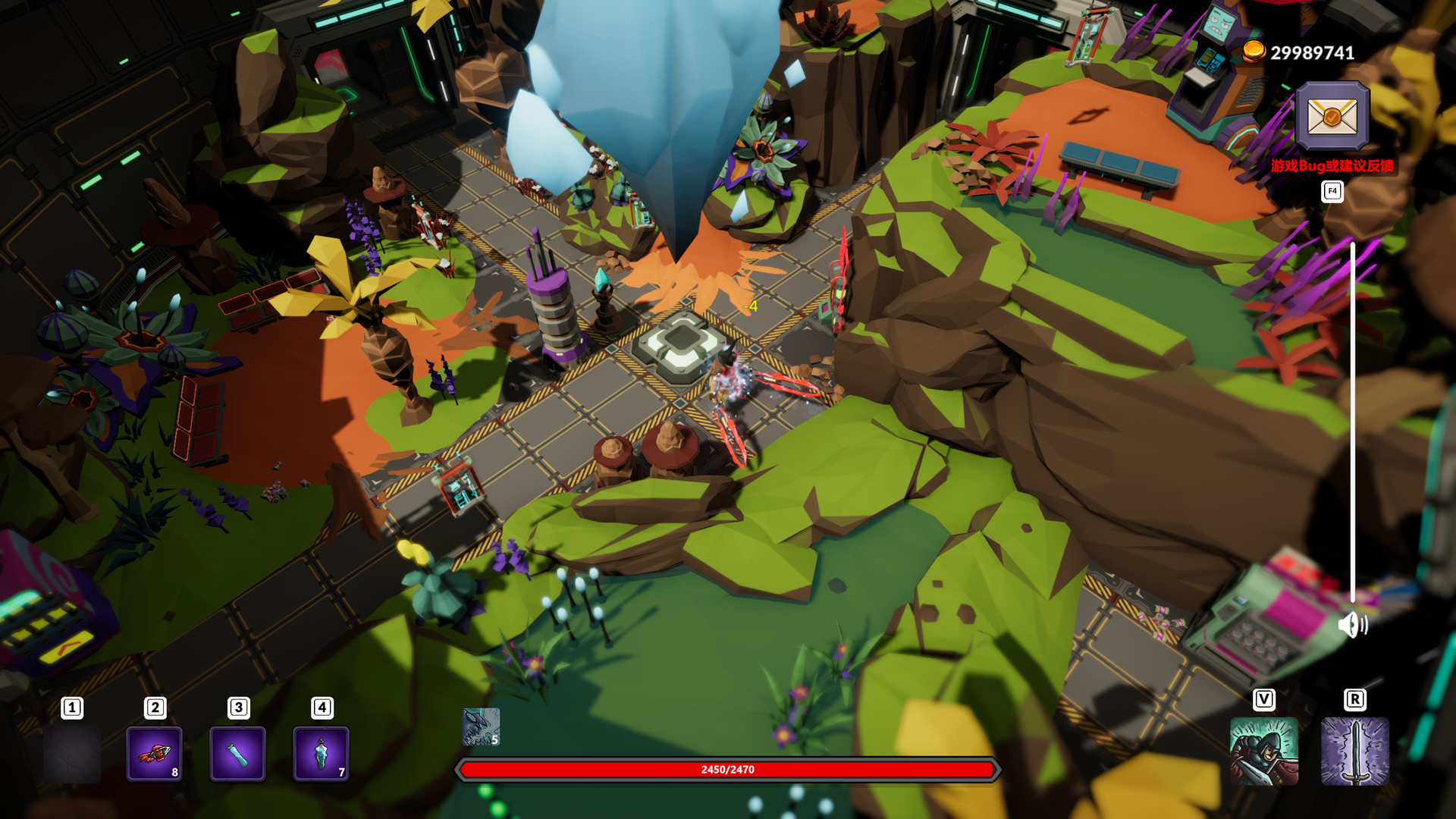Click the gold coin currency icon

(x=1255, y=53)
